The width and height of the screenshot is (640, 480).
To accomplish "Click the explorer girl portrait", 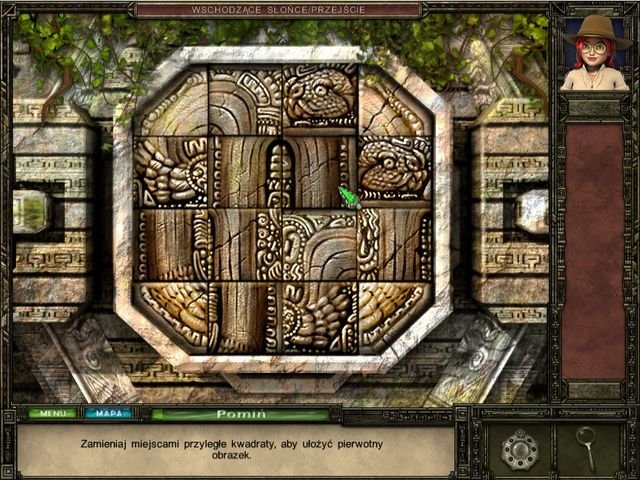I will [594, 54].
